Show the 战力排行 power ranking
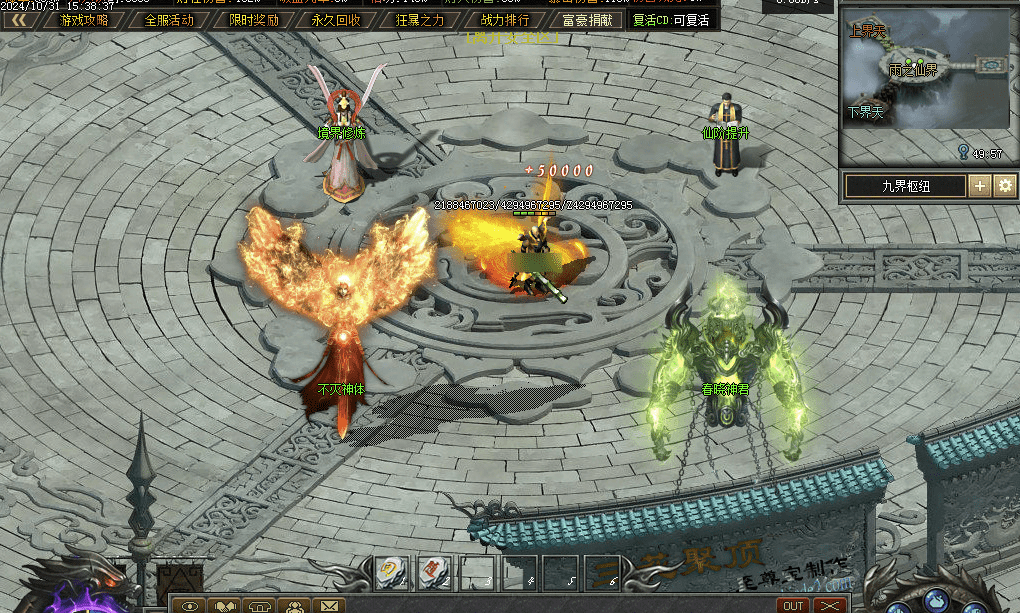 (505, 20)
